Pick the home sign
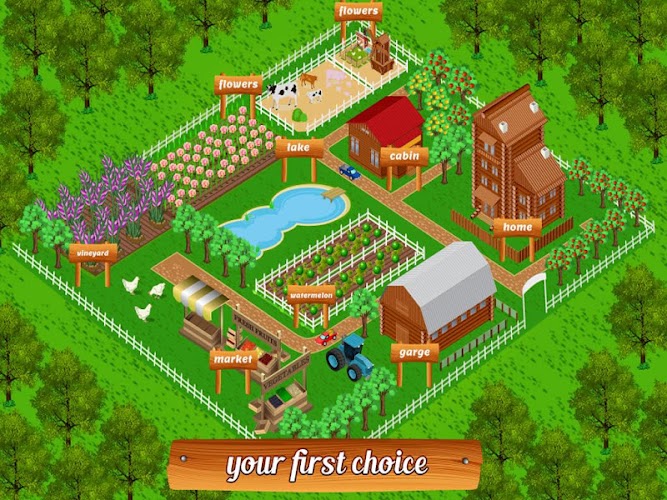Viewport: 667px width, 500px height. tap(518, 227)
